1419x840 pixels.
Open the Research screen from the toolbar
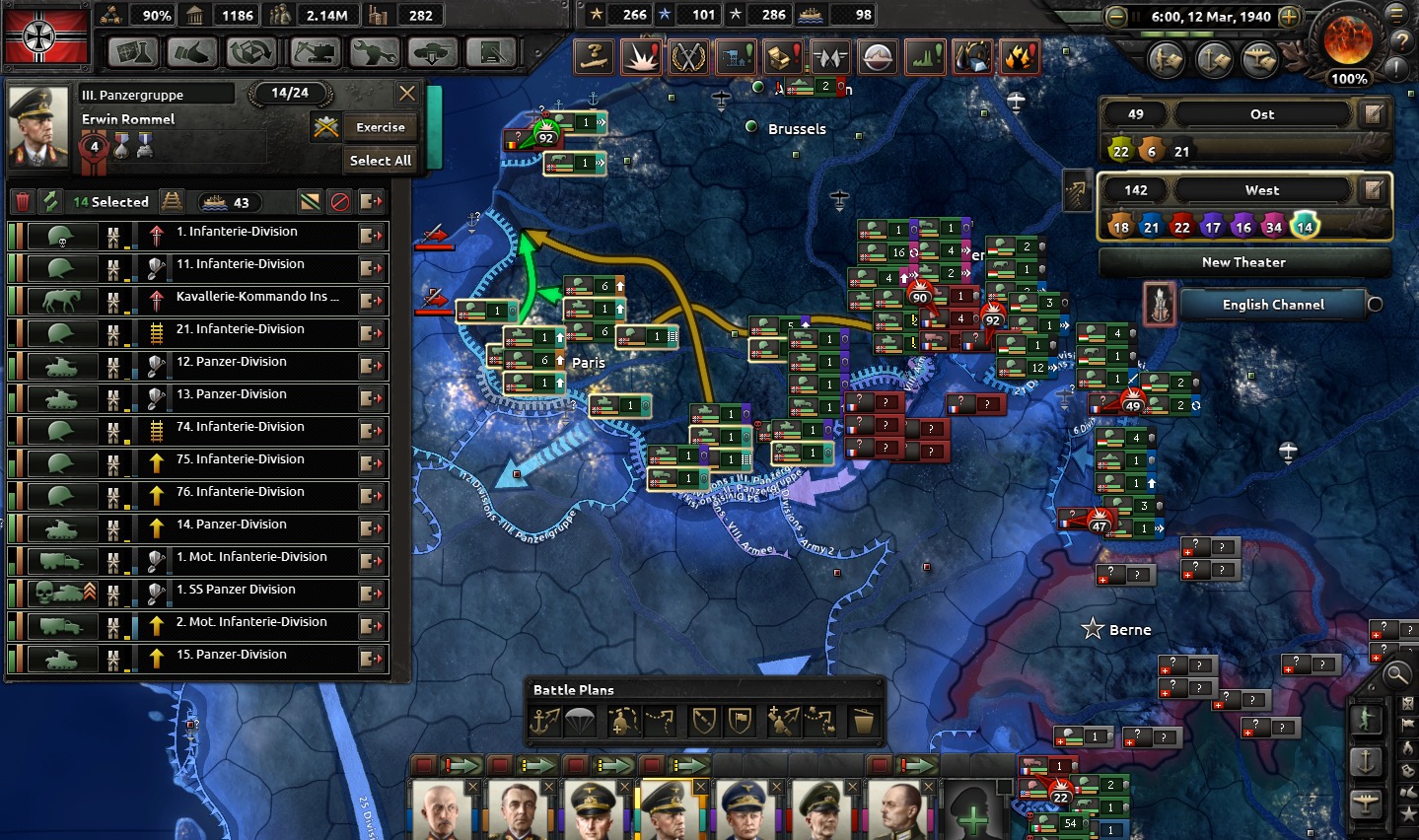[x=134, y=51]
